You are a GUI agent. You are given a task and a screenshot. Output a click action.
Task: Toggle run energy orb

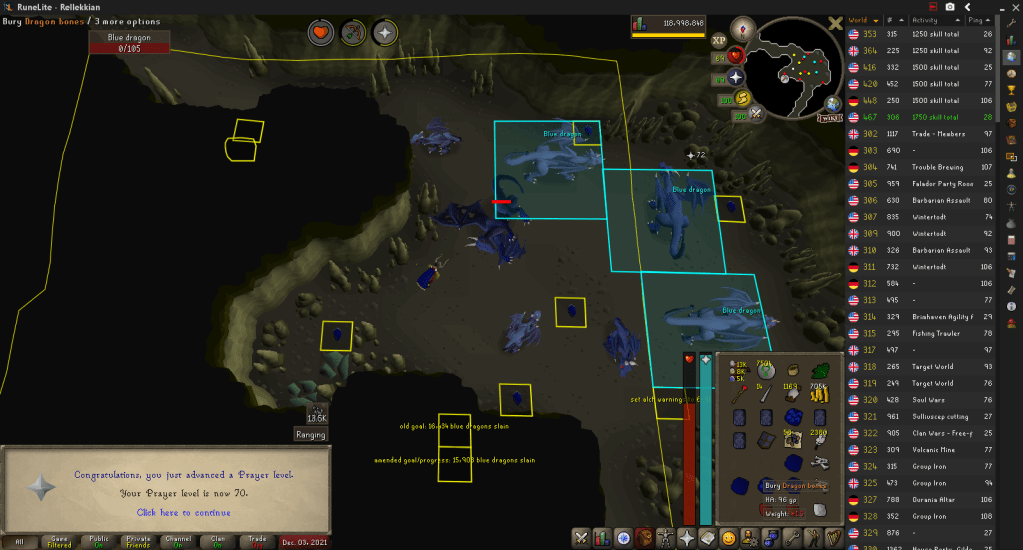(x=741, y=98)
